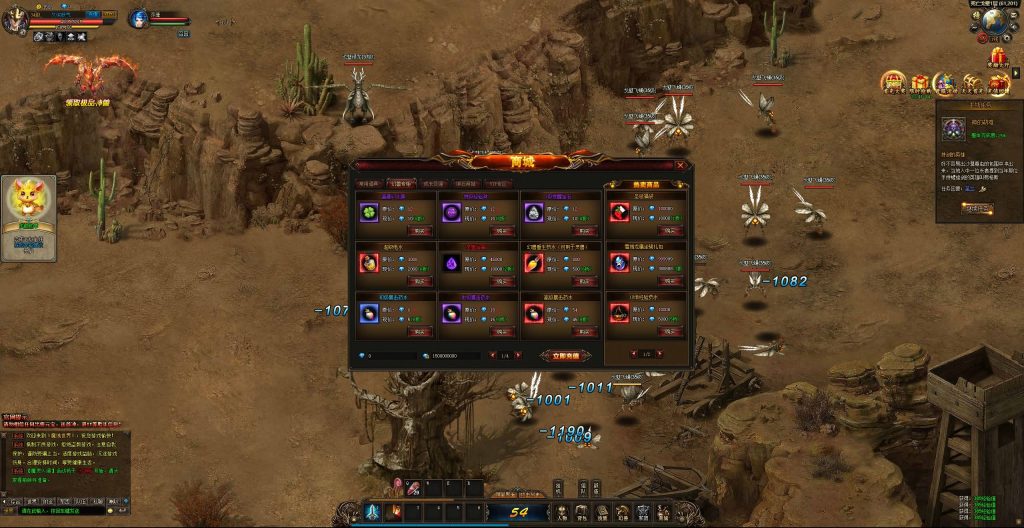Buy the paintbrush potion item

click(585, 282)
